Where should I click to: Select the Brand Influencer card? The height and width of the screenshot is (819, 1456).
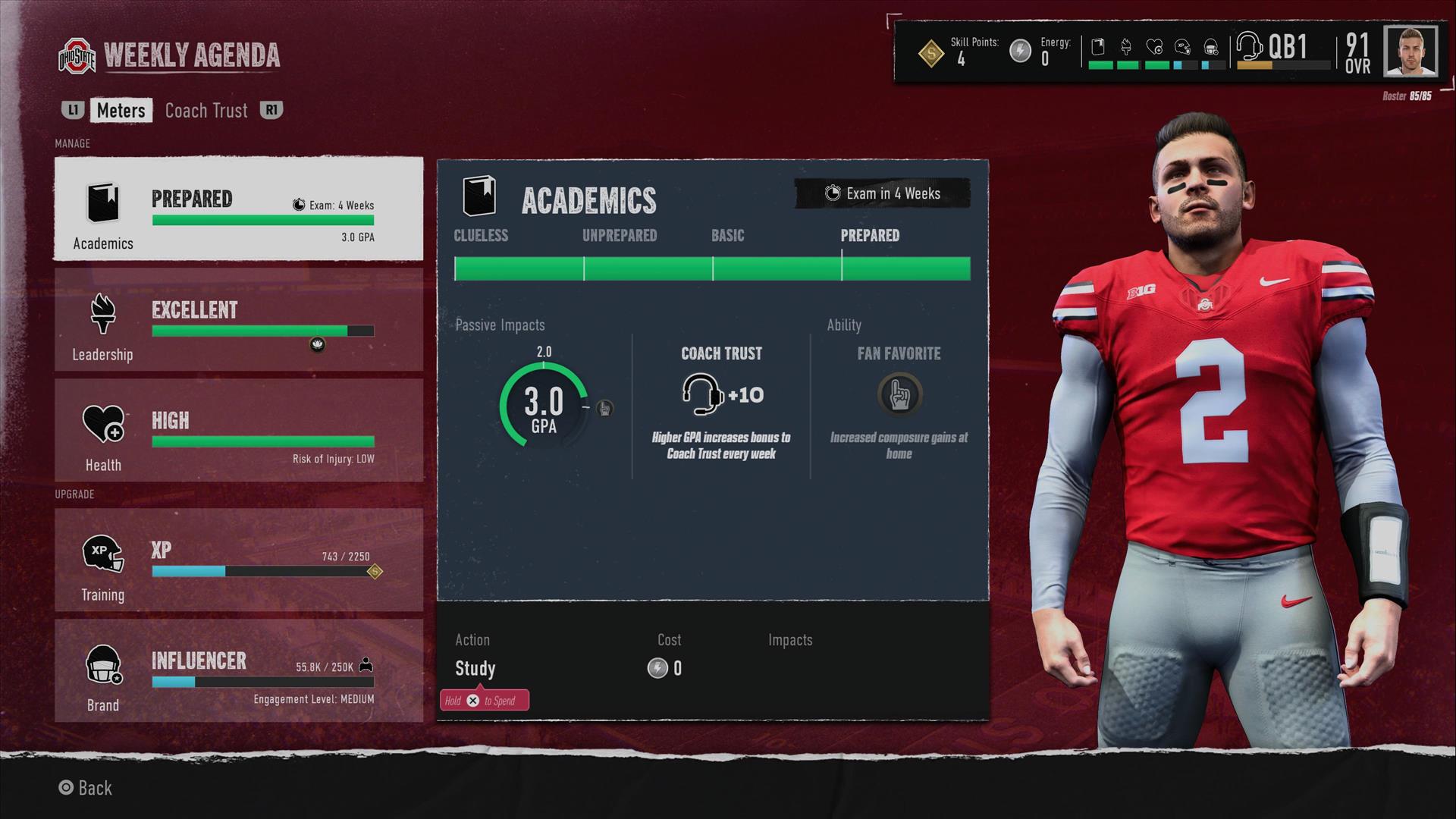click(x=239, y=671)
